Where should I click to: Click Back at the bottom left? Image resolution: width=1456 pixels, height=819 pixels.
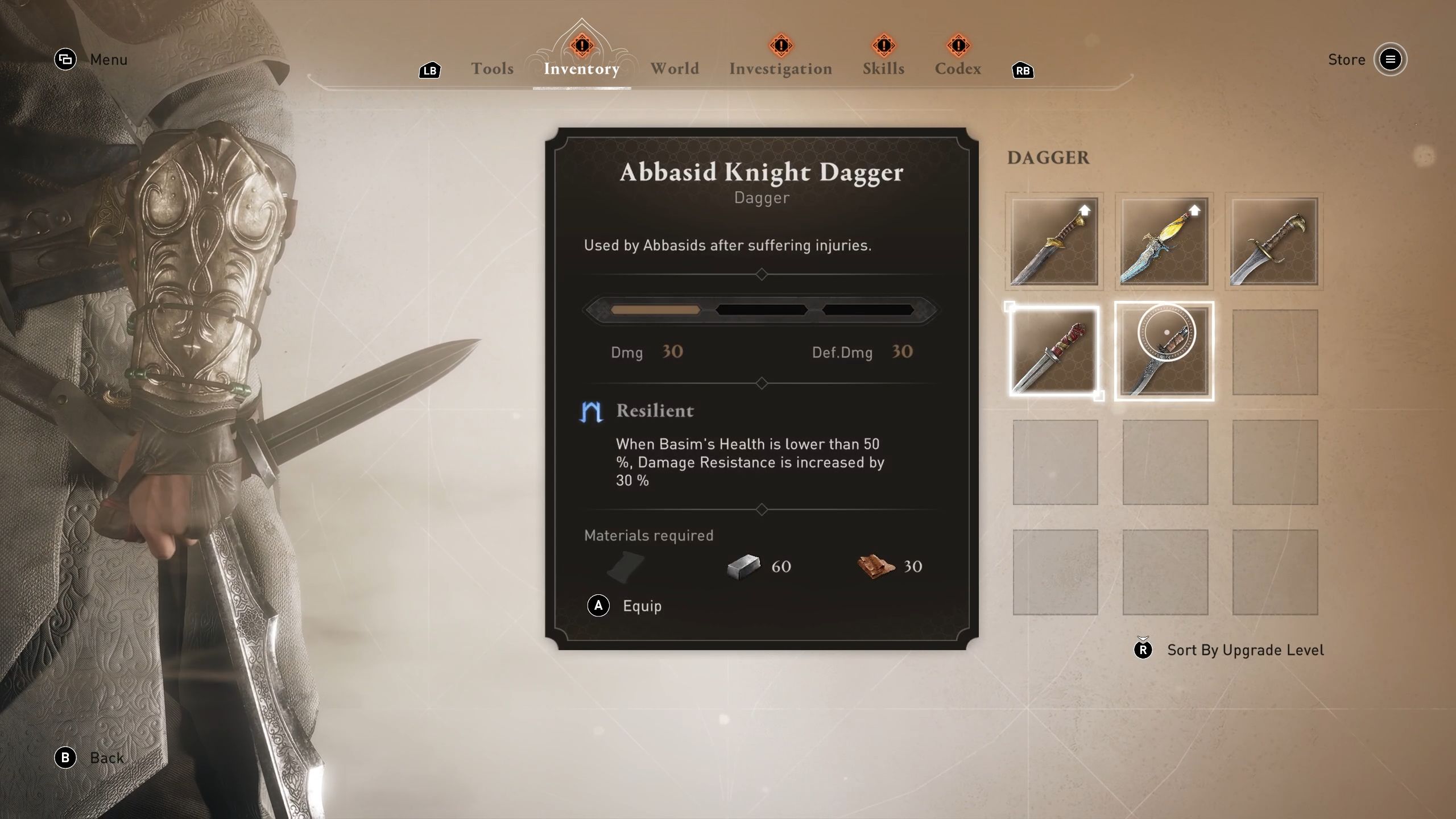106,758
